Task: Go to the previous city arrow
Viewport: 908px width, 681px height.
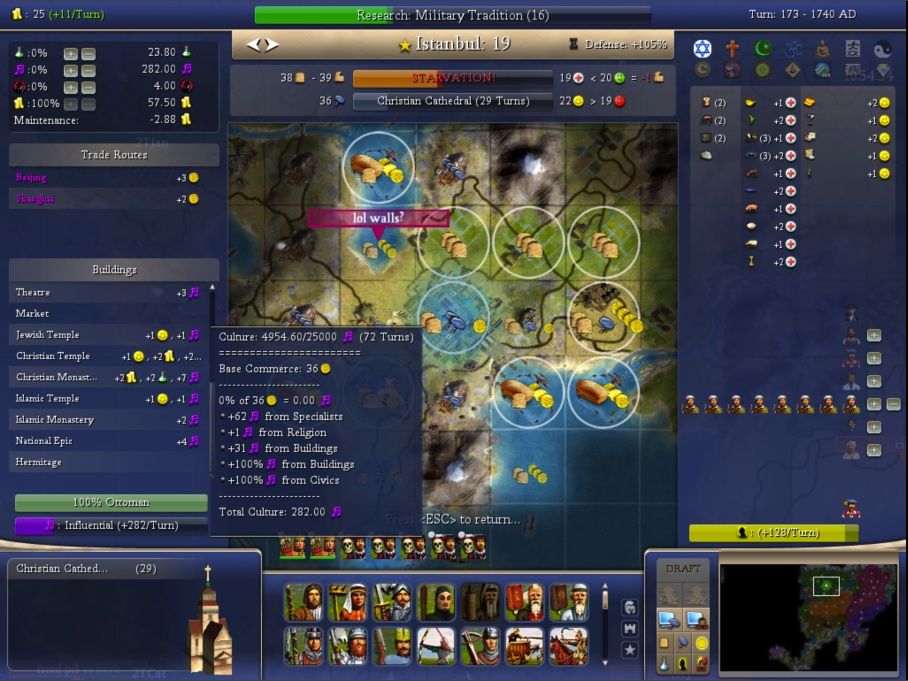Action: [x=253, y=45]
